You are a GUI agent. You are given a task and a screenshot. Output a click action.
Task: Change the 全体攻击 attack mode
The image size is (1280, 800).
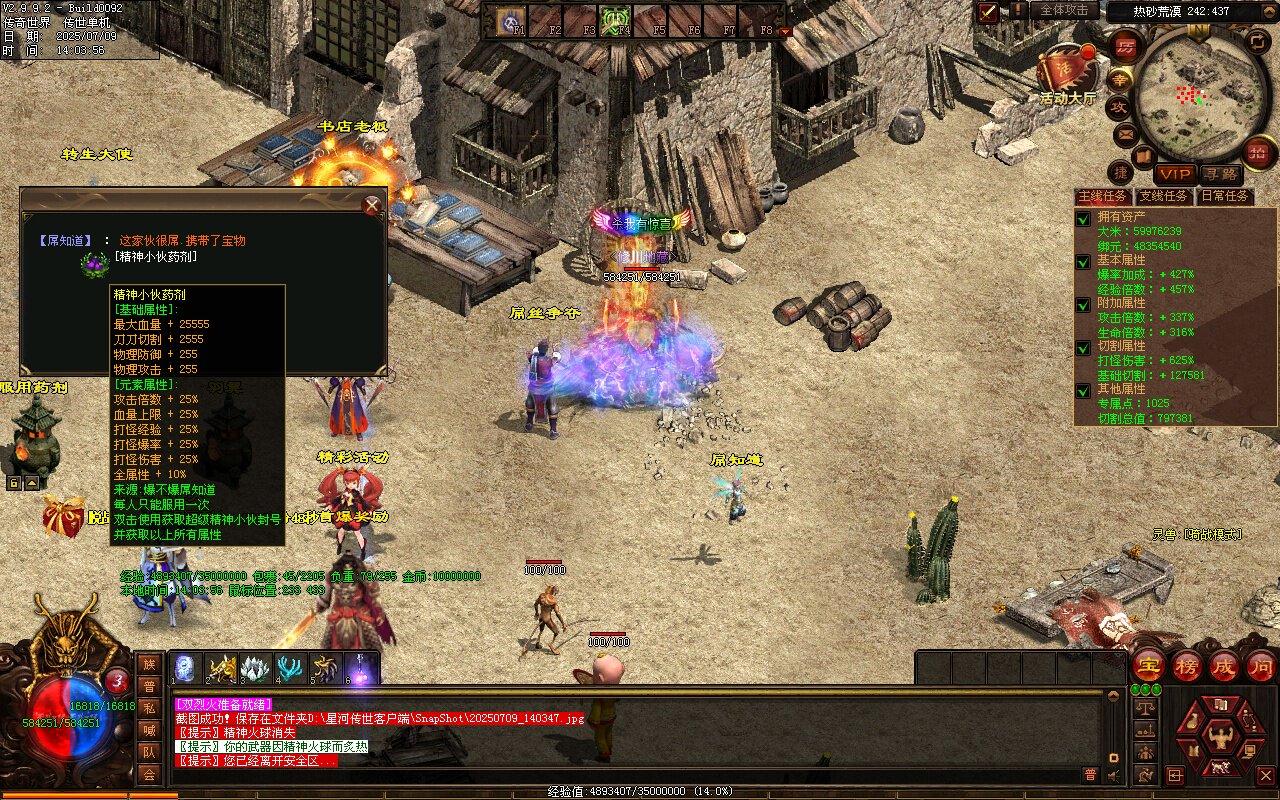1064,11
